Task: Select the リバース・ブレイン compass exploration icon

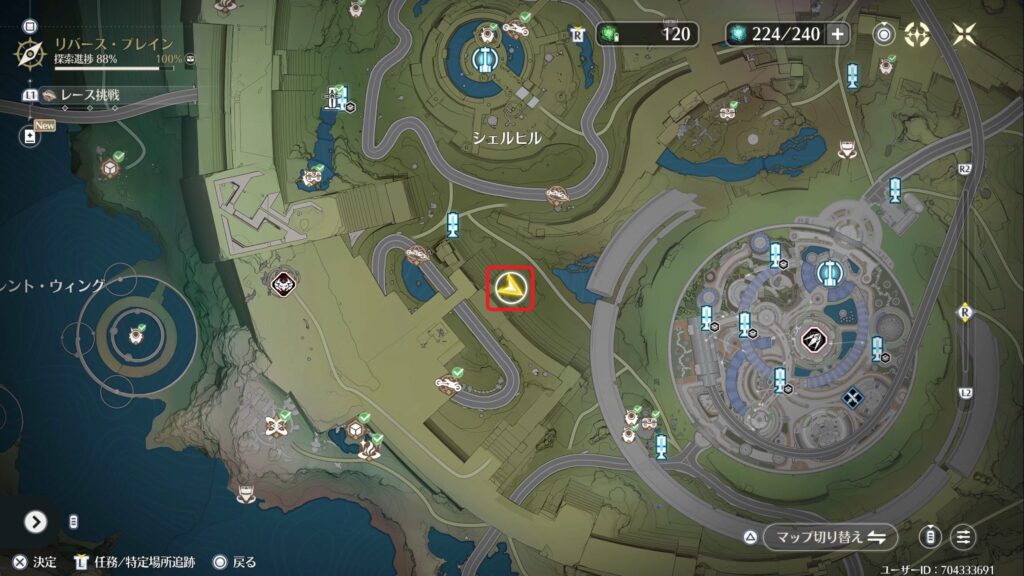Action: click(x=32, y=51)
